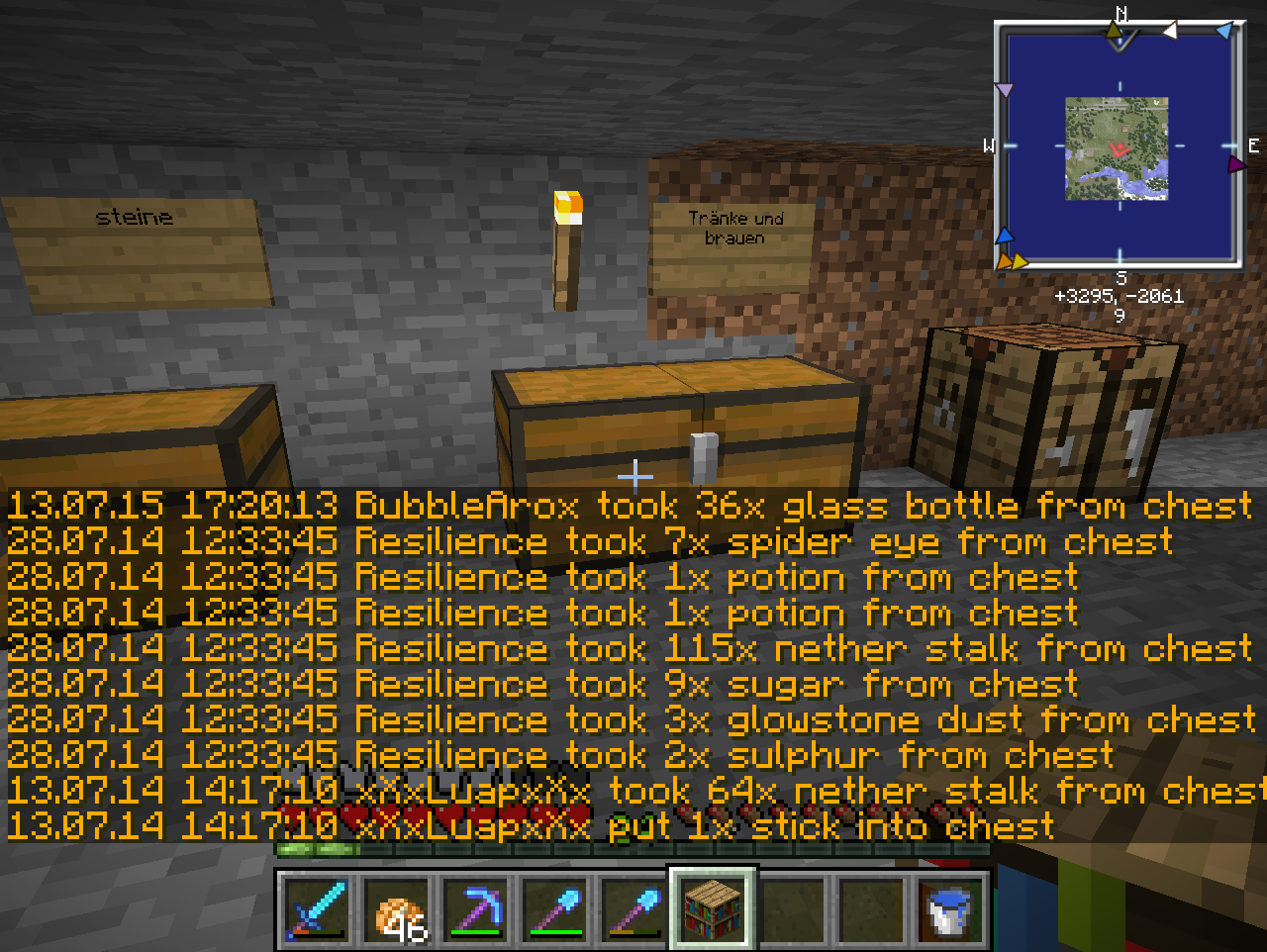Choose the diamond pickaxe in the hotbar
Image resolution: width=1267 pixels, height=952 pixels.
point(475,909)
